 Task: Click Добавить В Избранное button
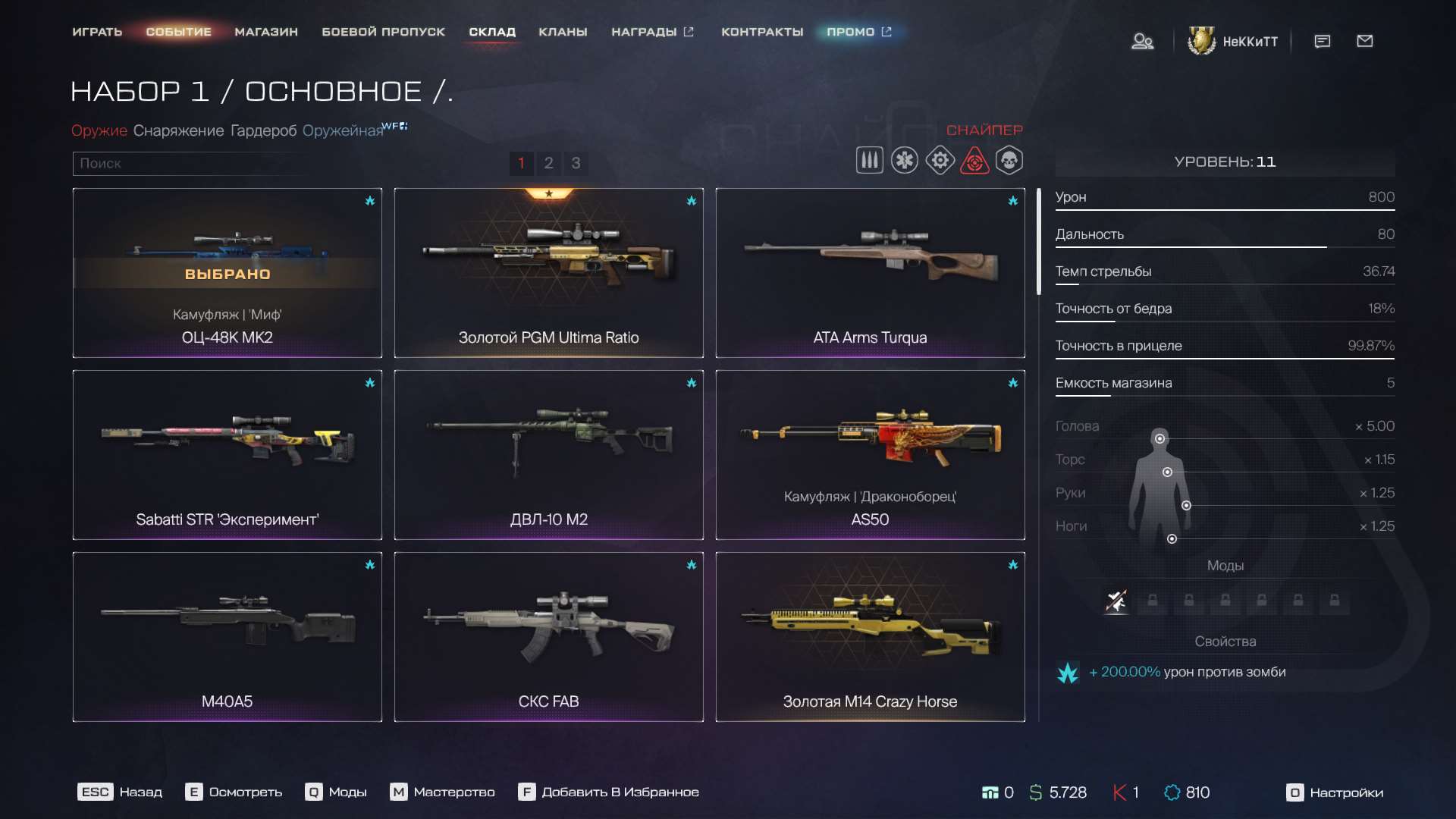click(x=610, y=792)
